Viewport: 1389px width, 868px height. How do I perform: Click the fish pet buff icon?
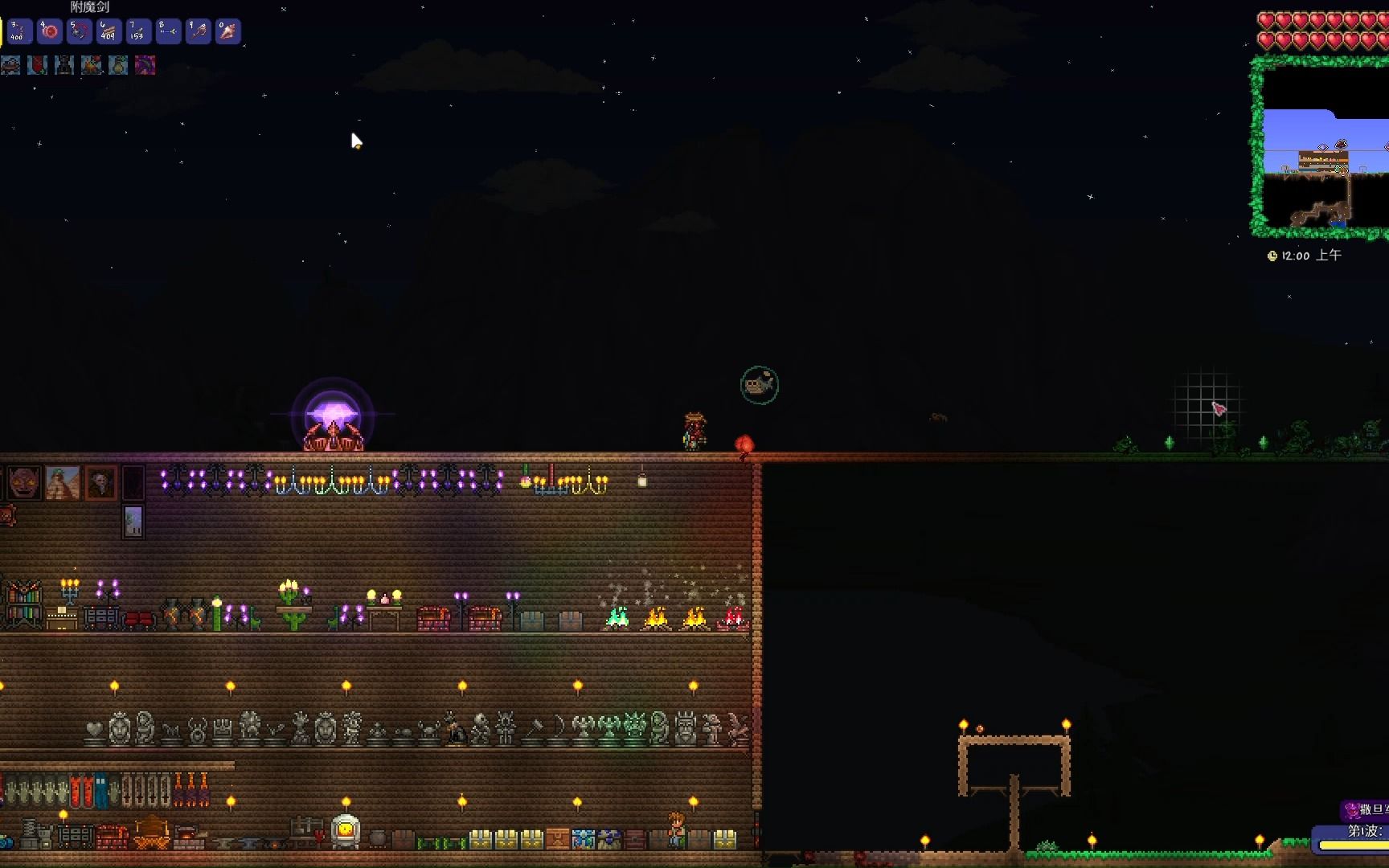pos(10,65)
